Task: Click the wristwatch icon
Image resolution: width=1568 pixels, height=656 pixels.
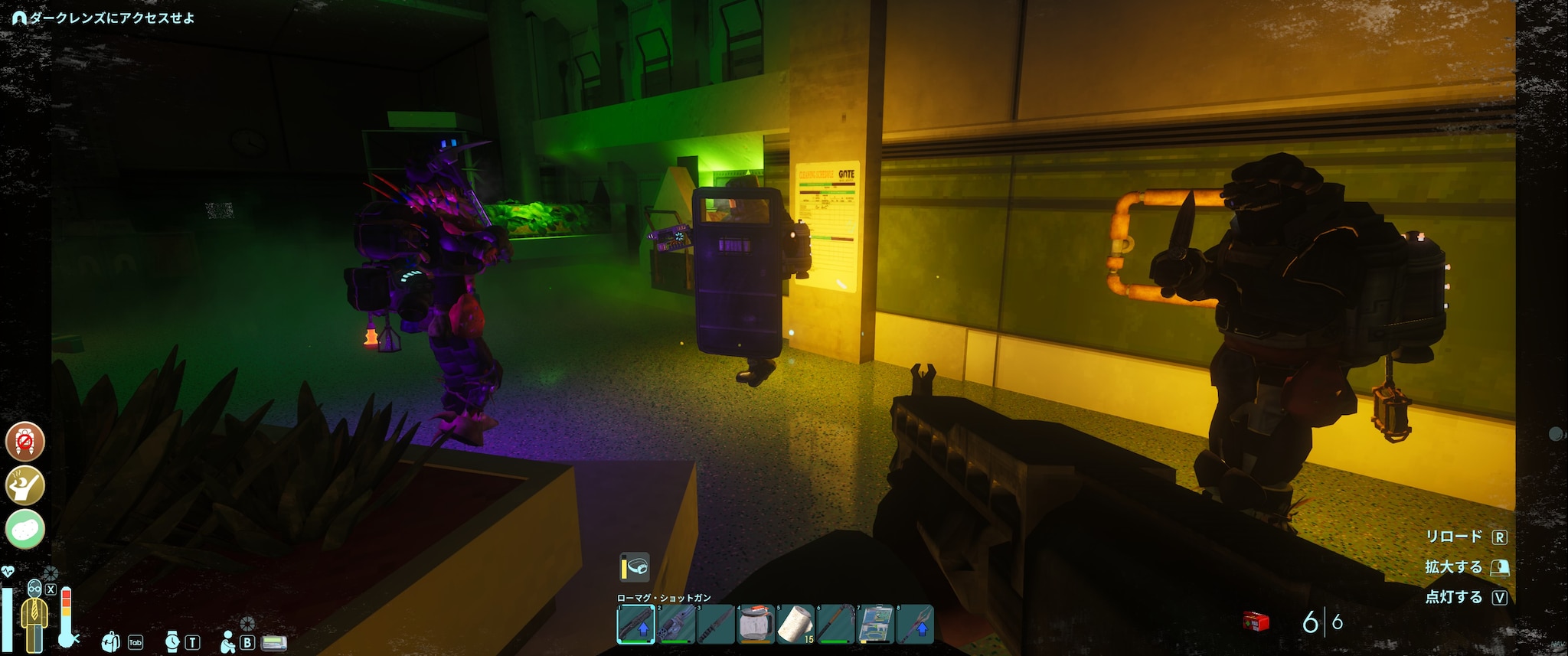Action: (172, 641)
